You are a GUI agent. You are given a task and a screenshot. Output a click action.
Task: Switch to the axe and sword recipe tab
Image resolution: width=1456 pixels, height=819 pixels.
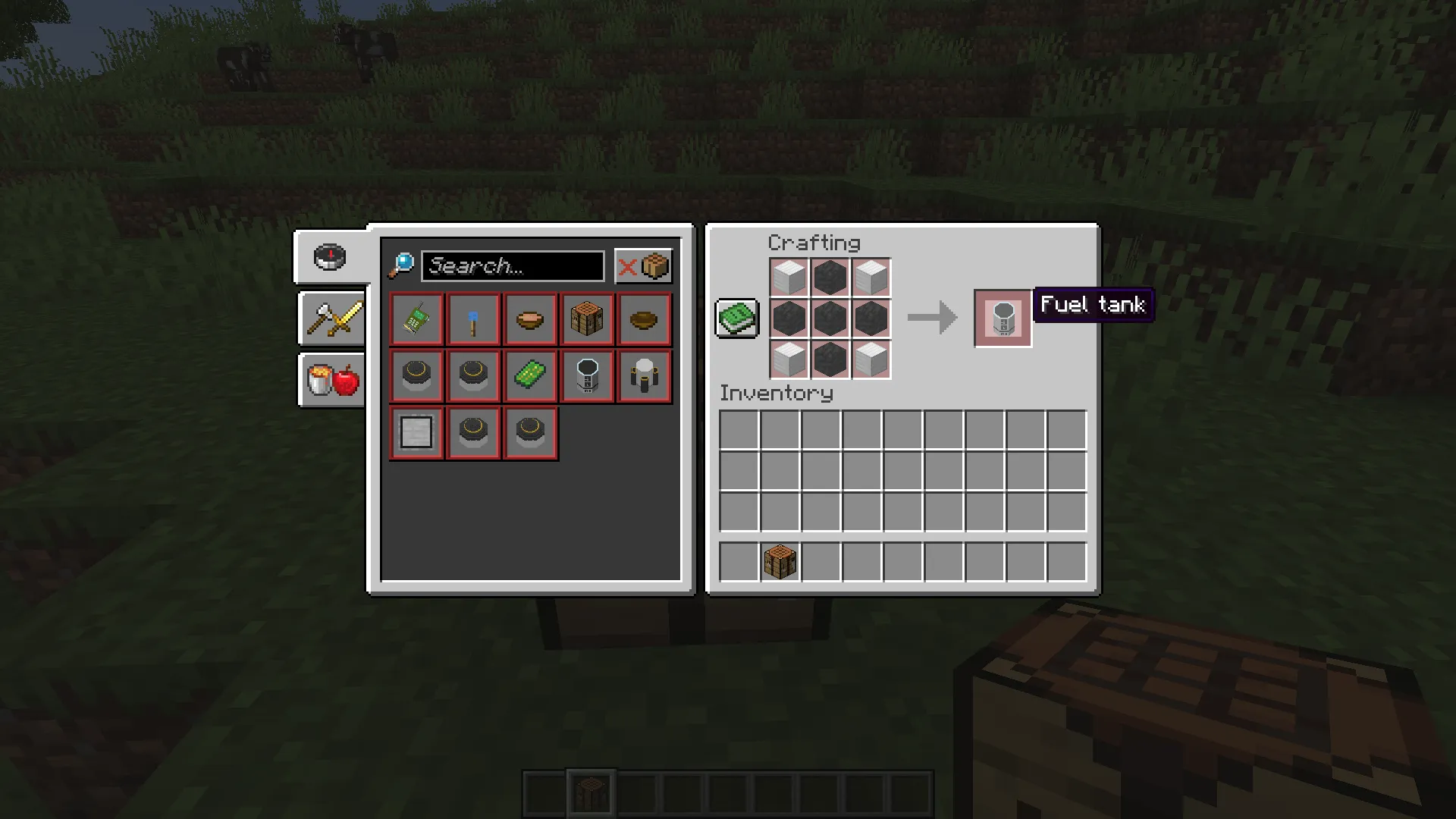pos(332,319)
